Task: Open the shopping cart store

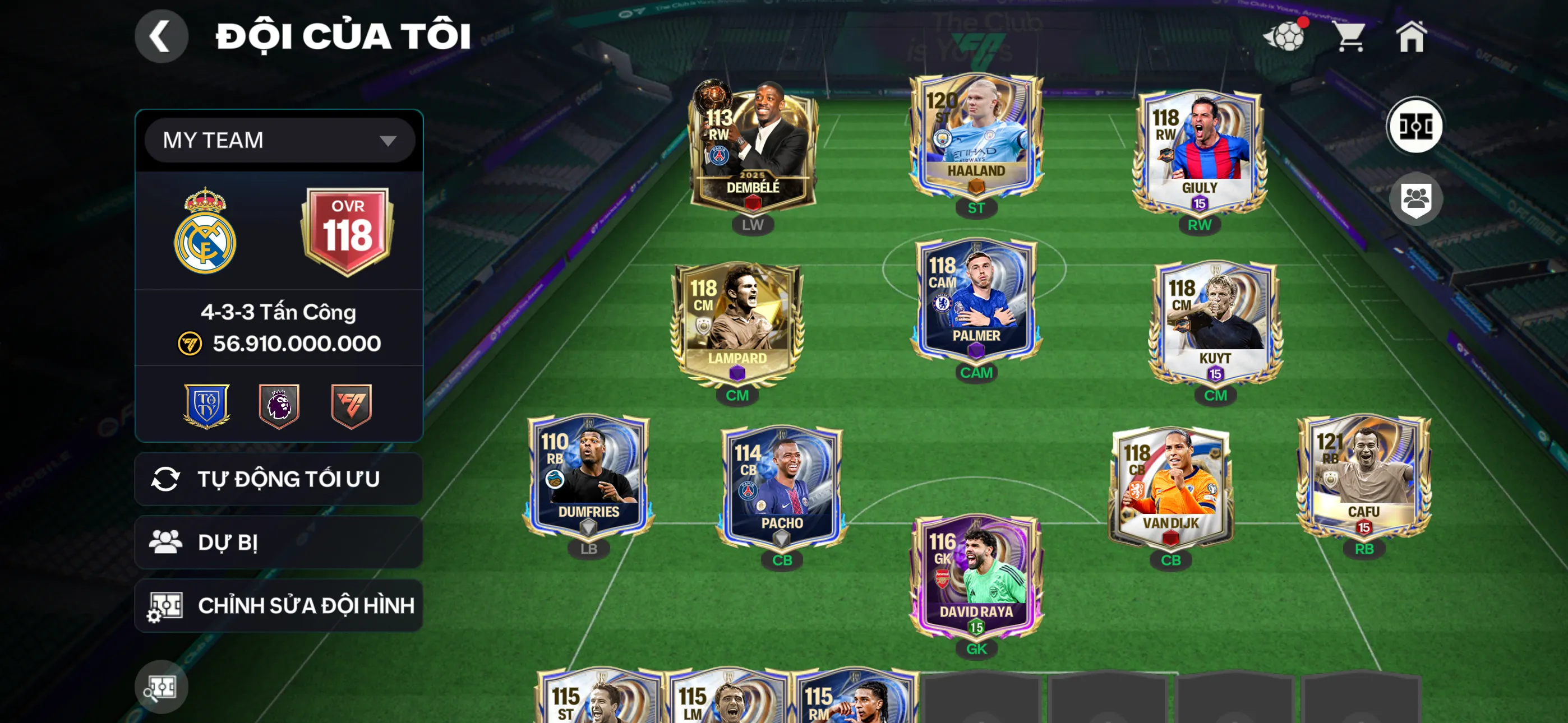Action: tap(1349, 36)
